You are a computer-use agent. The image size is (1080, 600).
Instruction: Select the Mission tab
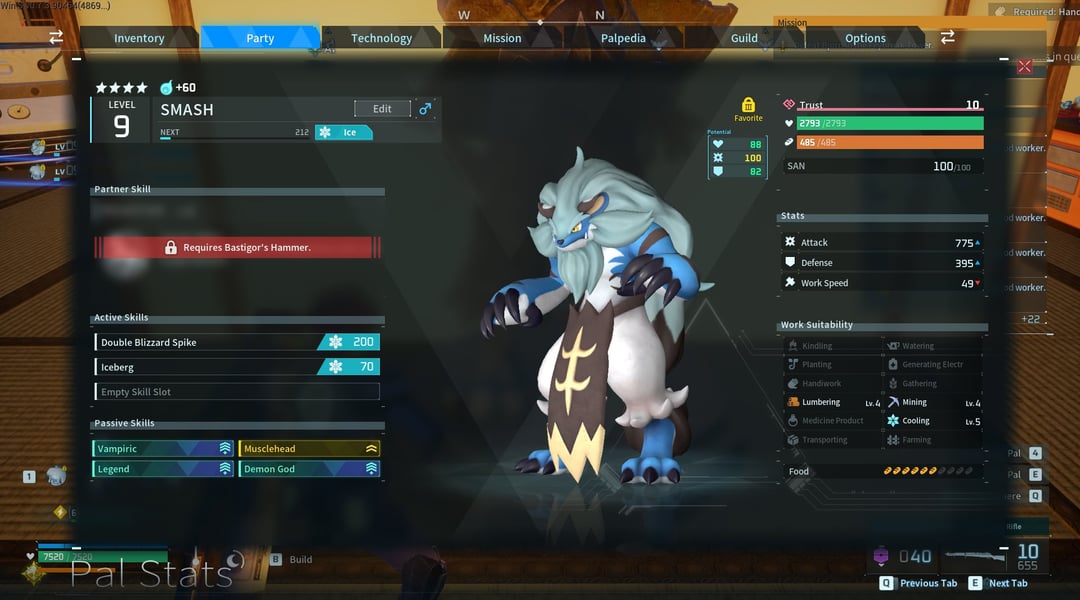pyautogui.click(x=502, y=38)
